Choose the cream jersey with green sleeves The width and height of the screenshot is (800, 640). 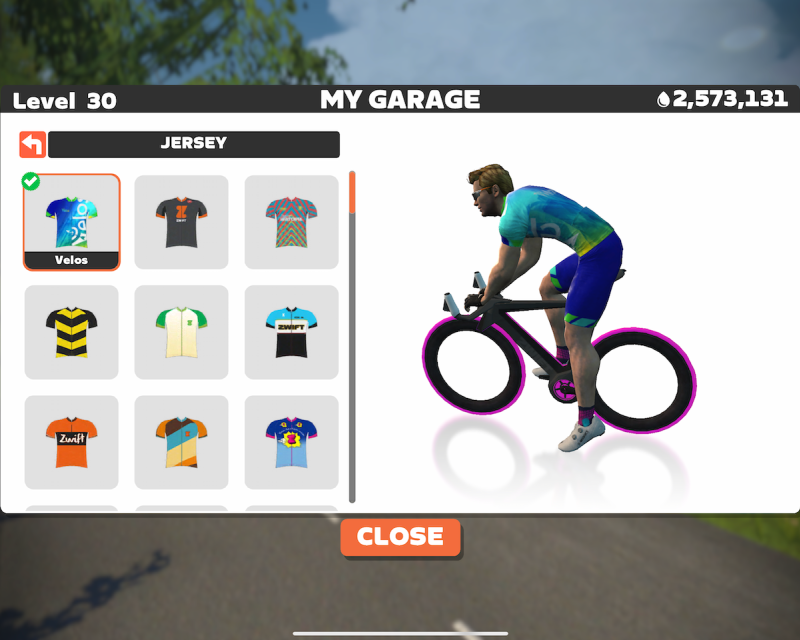[x=181, y=332]
